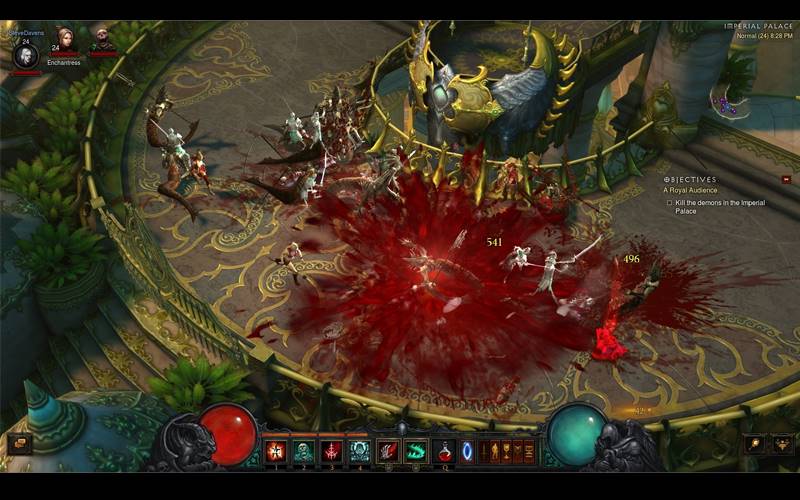Trigger the red spiked skill in slot 3
This screenshot has height=500, width=800.
[x=331, y=451]
